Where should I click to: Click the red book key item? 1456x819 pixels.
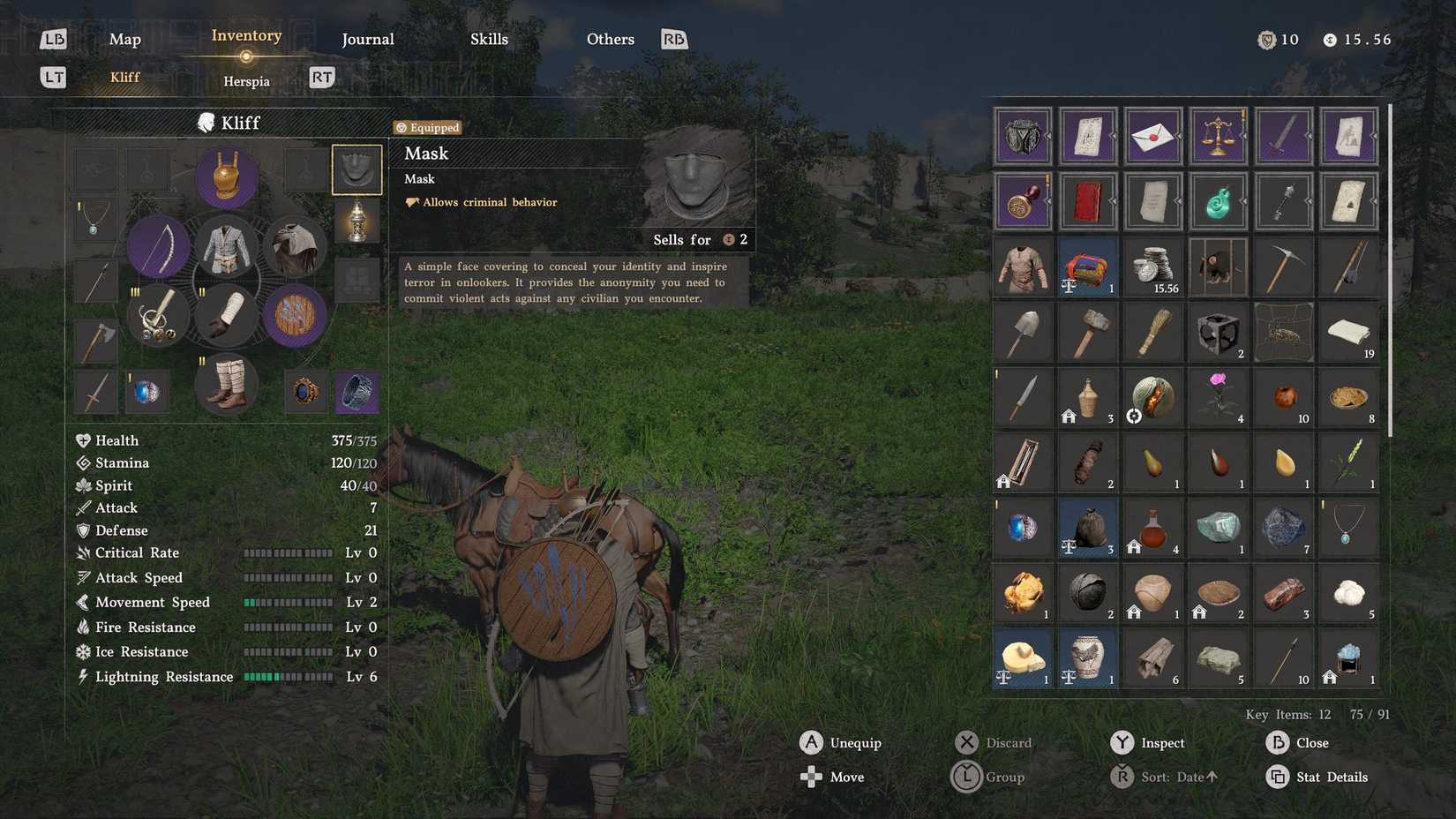coord(1088,200)
